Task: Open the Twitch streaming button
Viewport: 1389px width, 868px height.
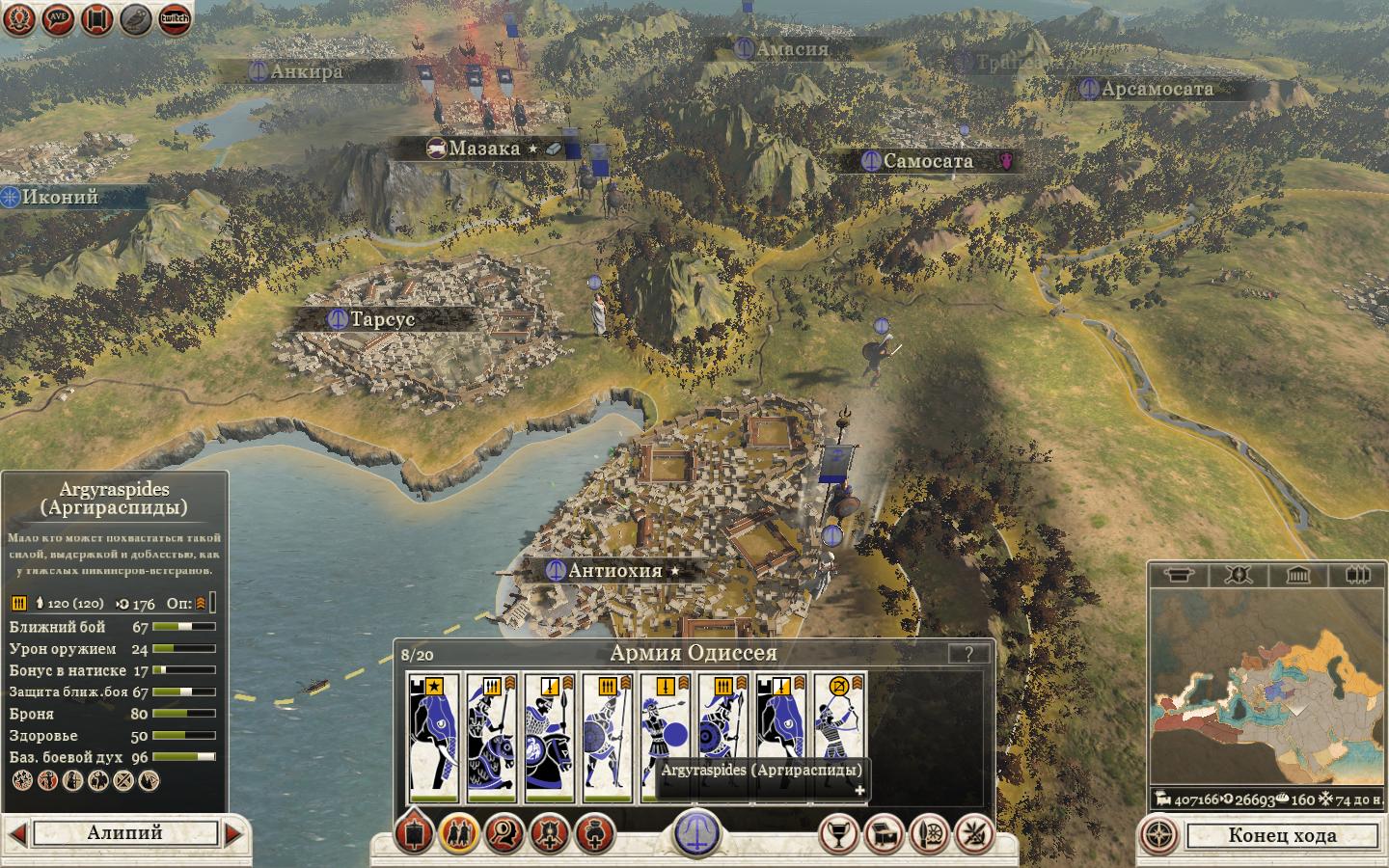Action: click(175, 18)
